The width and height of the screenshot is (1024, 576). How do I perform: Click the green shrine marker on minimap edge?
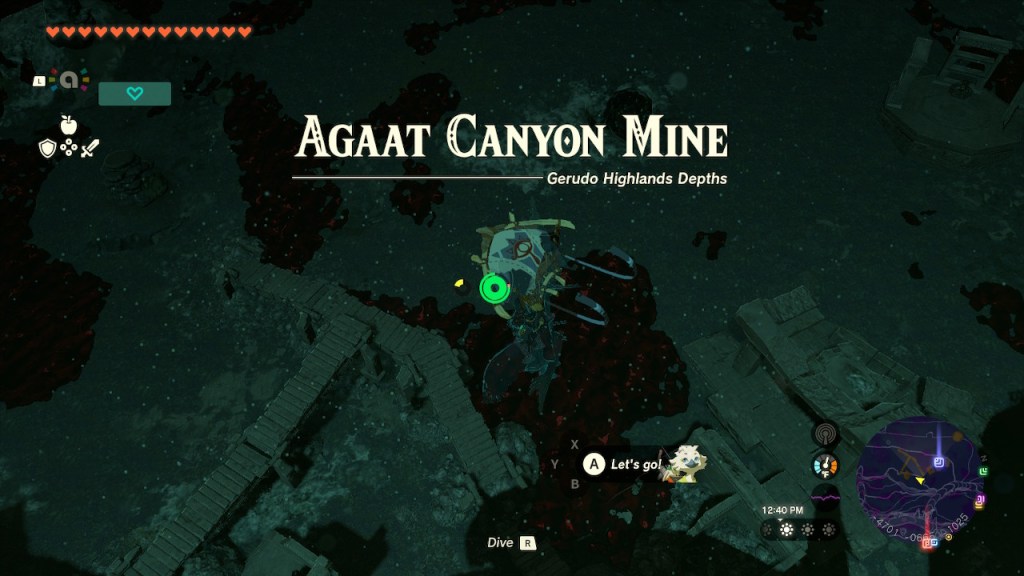984,471
